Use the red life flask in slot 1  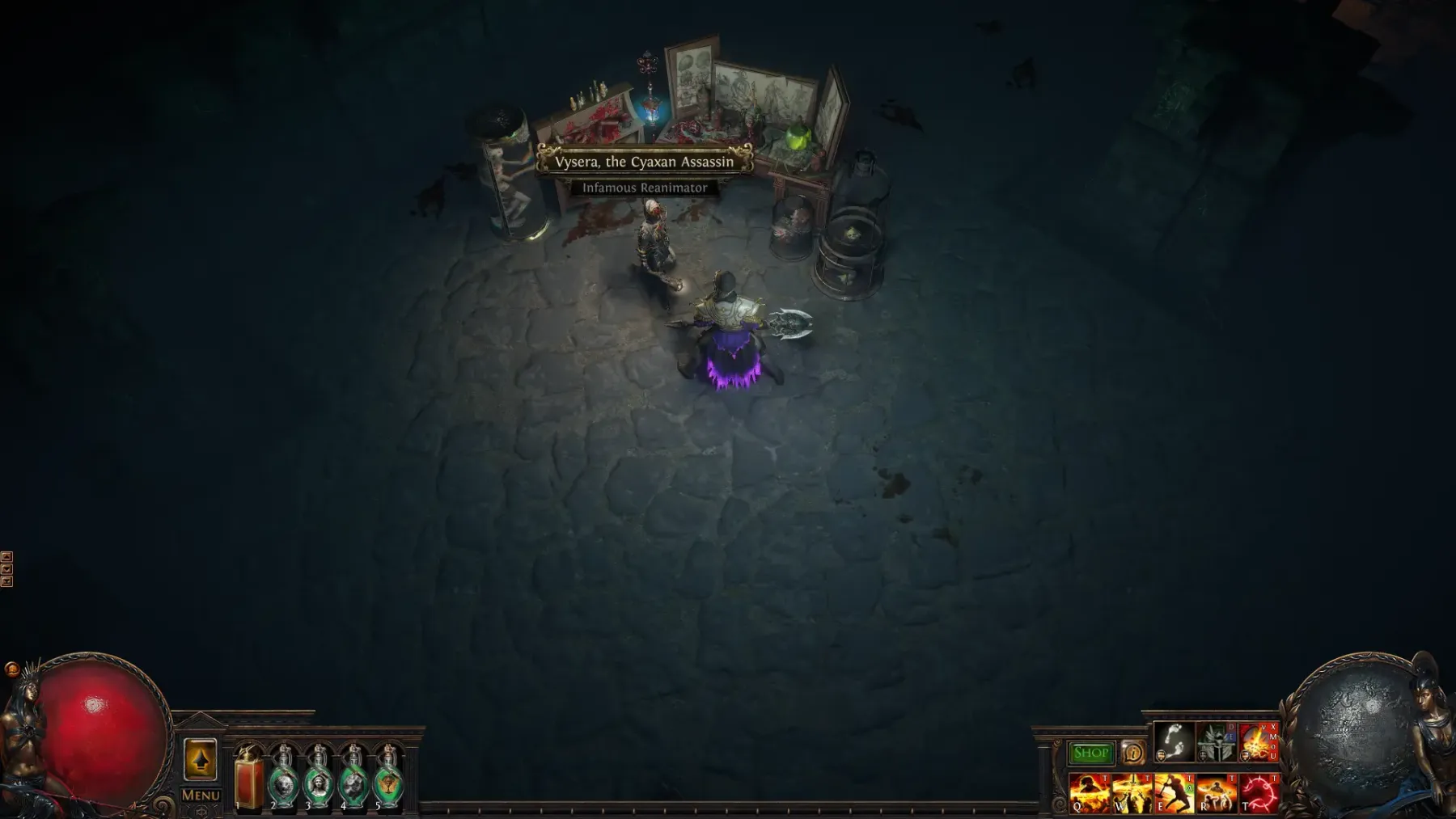(x=249, y=780)
